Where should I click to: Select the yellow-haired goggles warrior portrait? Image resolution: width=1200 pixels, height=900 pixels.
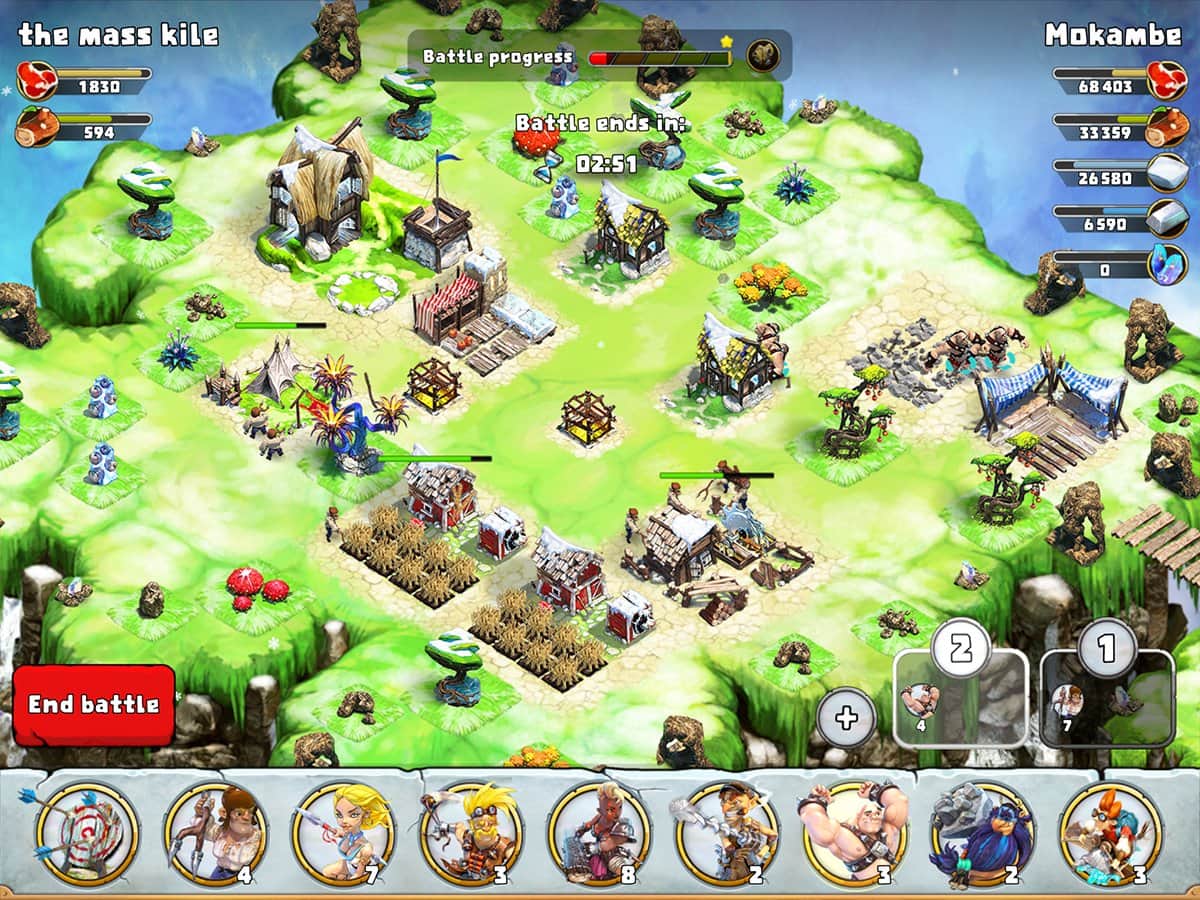pos(471,832)
